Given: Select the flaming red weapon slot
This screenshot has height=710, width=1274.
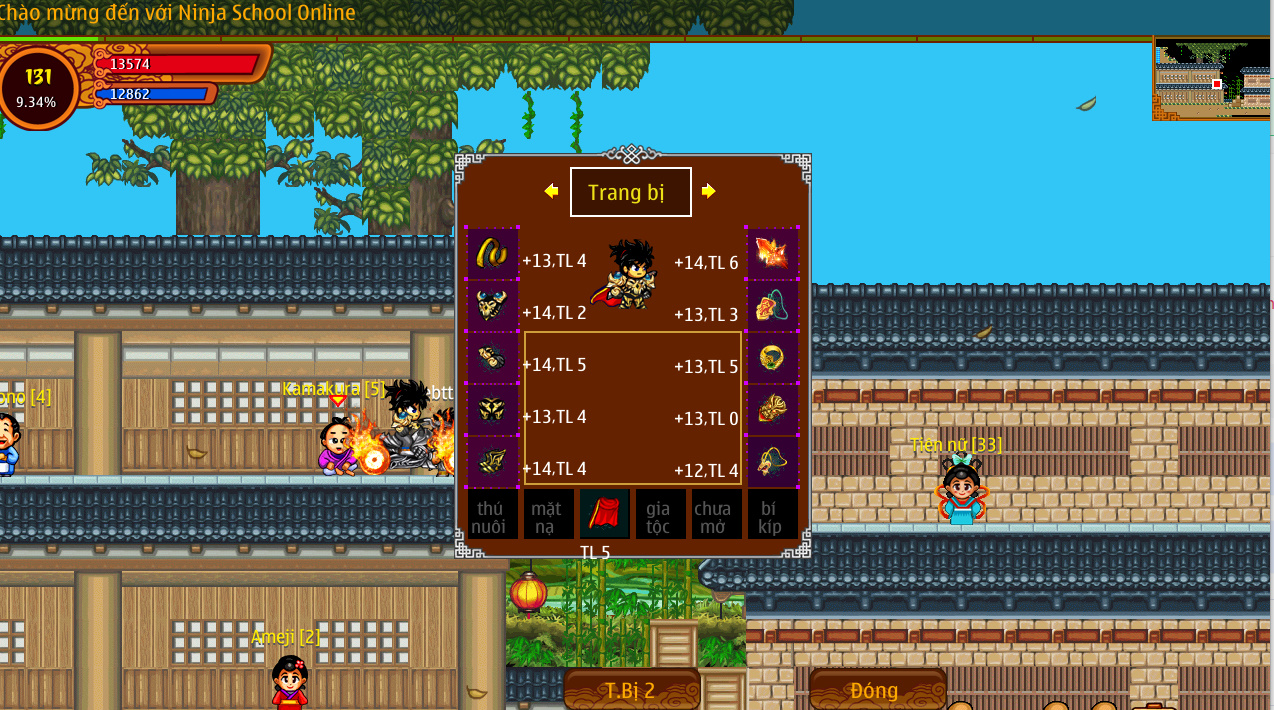Looking at the screenshot, I should tap(772, 253).
